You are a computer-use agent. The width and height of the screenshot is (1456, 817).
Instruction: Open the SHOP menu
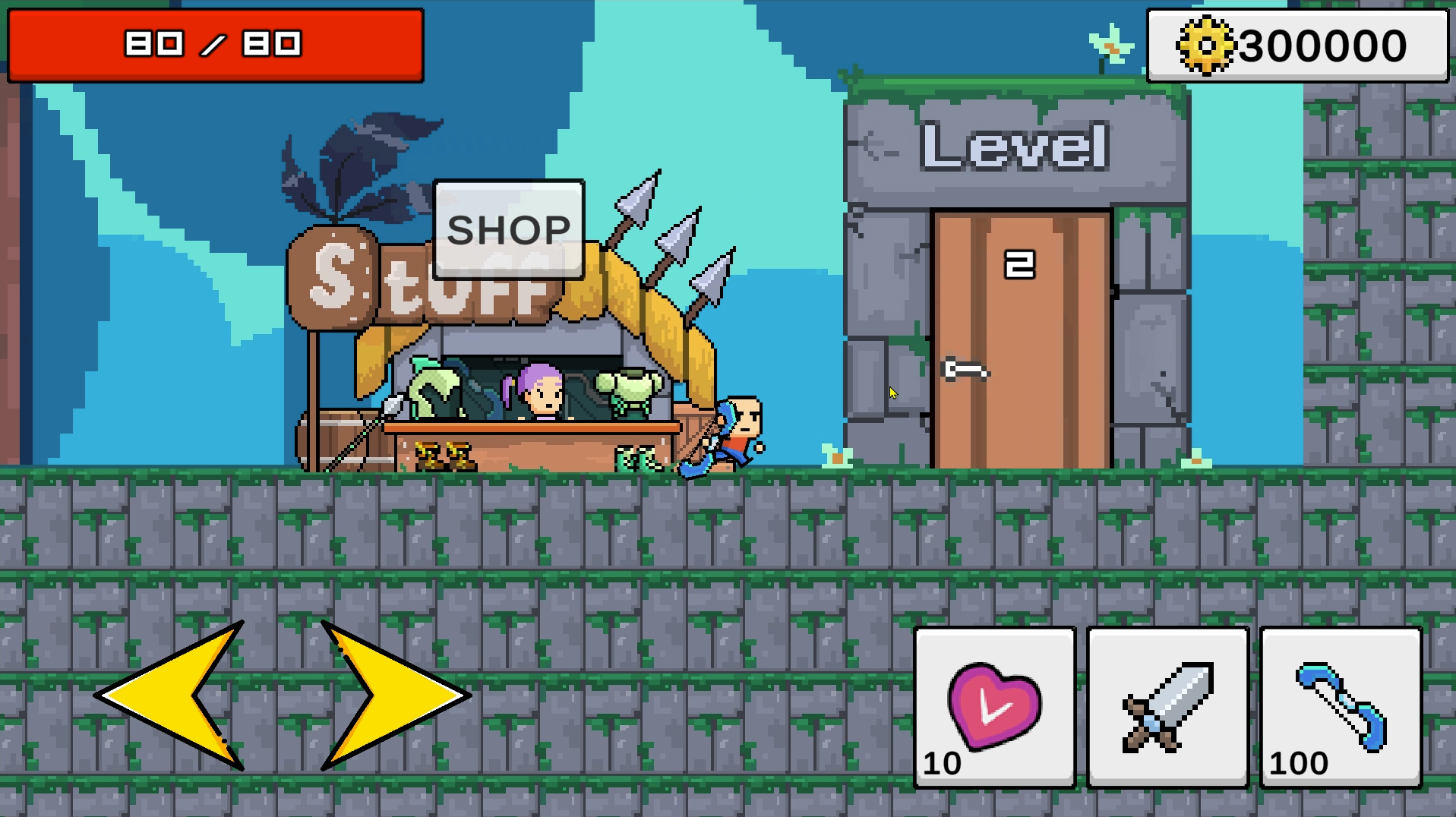[507, 229]
